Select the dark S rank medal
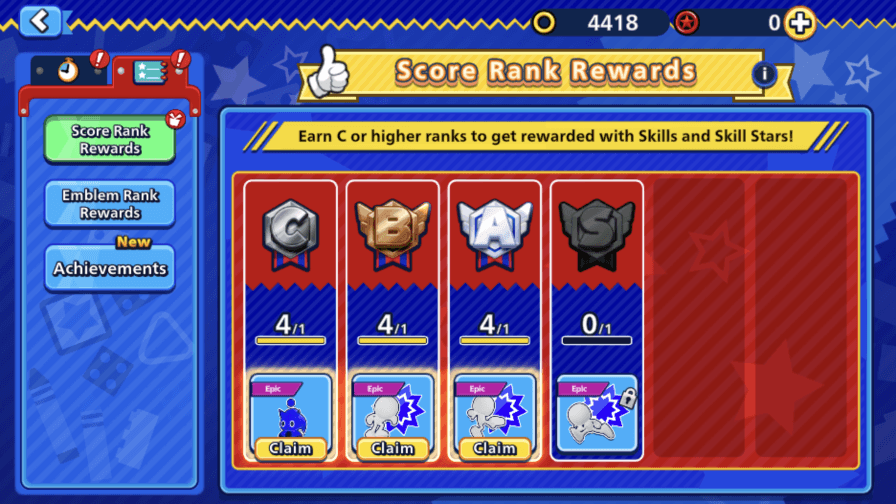Image resolution: width=896 pixels, height=504 pixels. [x=596, y=234]
